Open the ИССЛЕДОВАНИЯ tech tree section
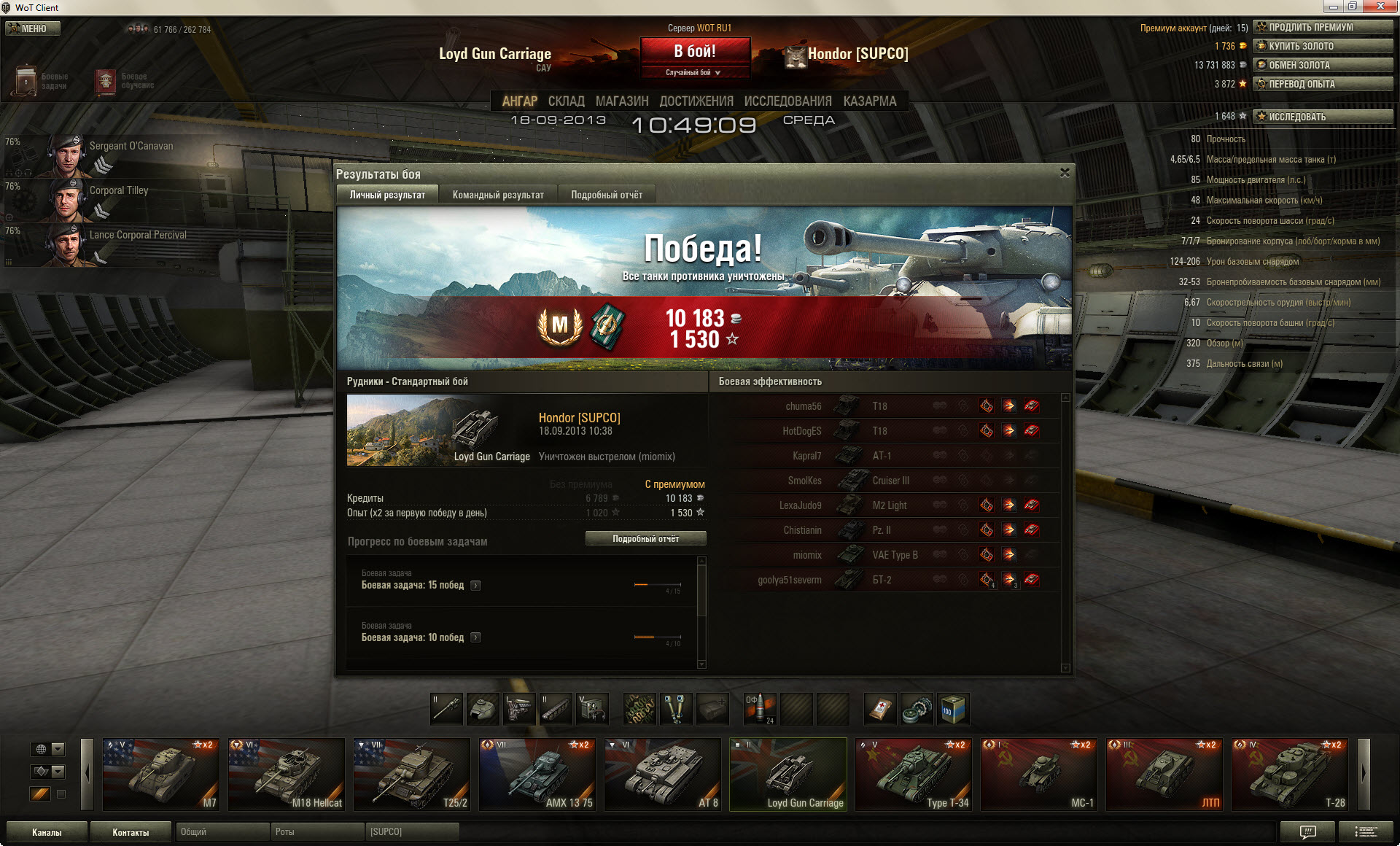 click(787, 101)
